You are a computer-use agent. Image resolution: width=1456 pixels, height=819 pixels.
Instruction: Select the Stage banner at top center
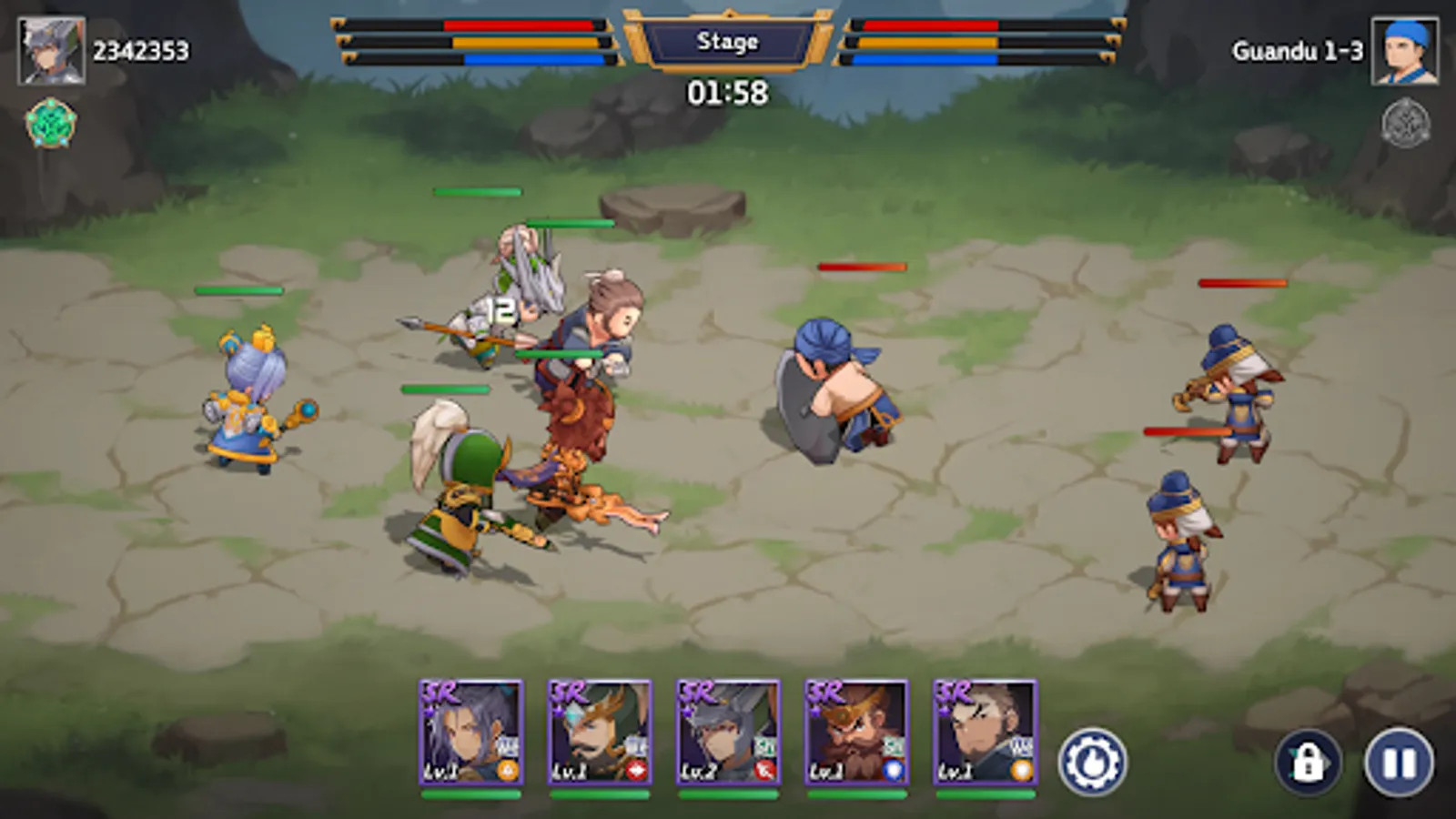(x=728, y=40)
